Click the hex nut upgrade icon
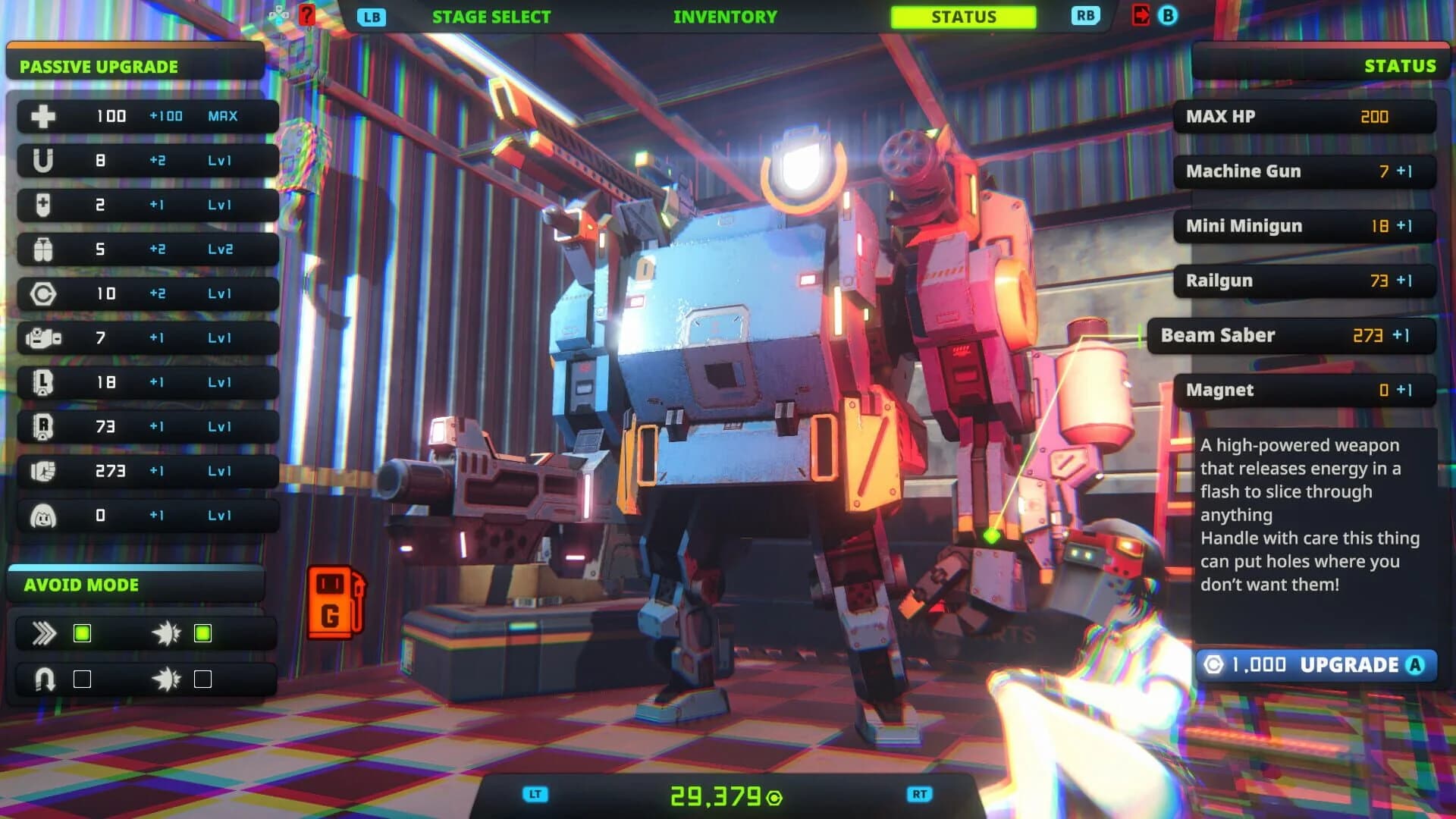This screenshot has width=1456, height=819. tap(42, 293)
